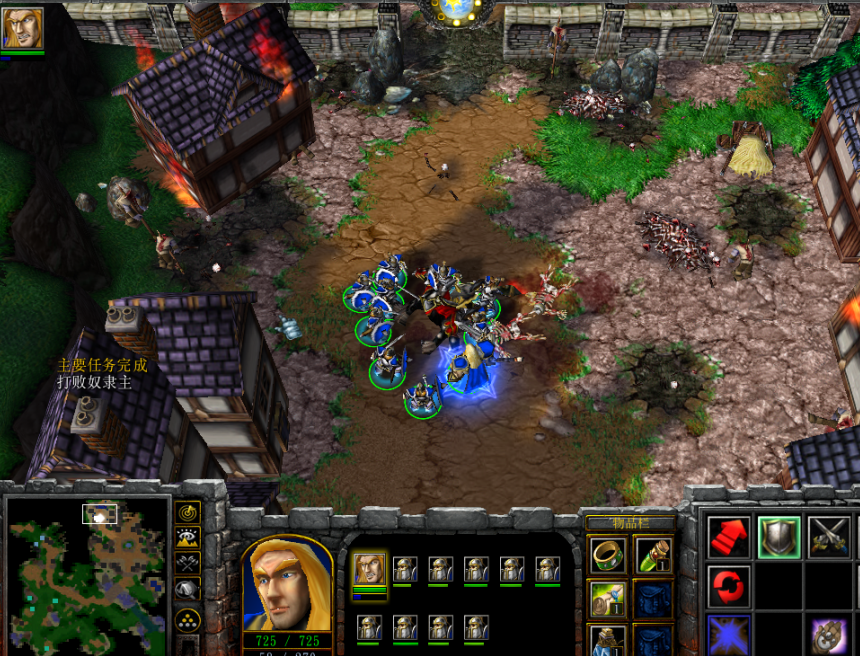Toggle ally color mode with crossed axes icon

[x=187, y=565]
